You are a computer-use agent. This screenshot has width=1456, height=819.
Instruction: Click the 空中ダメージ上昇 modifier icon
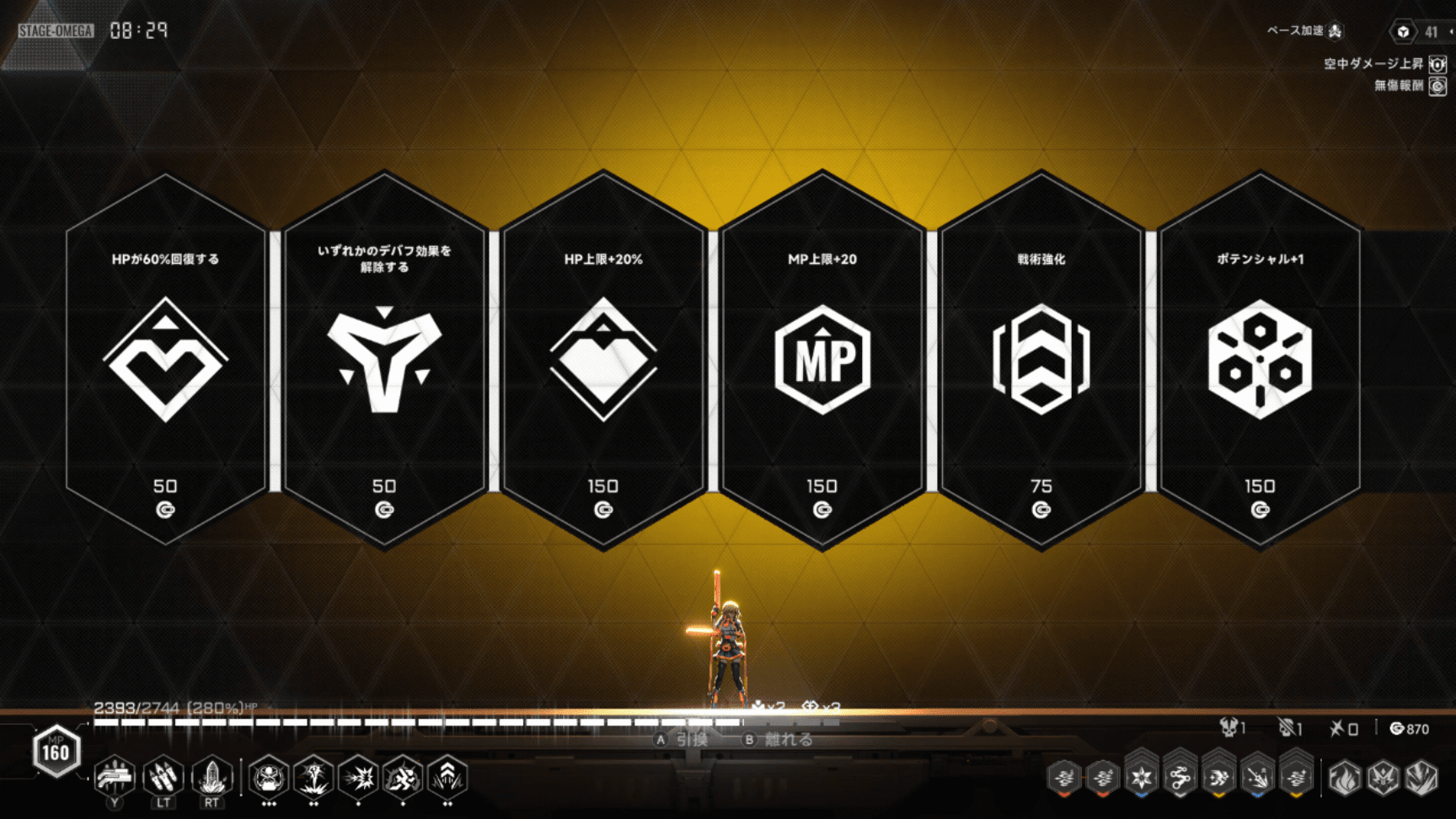[1437, 64]
